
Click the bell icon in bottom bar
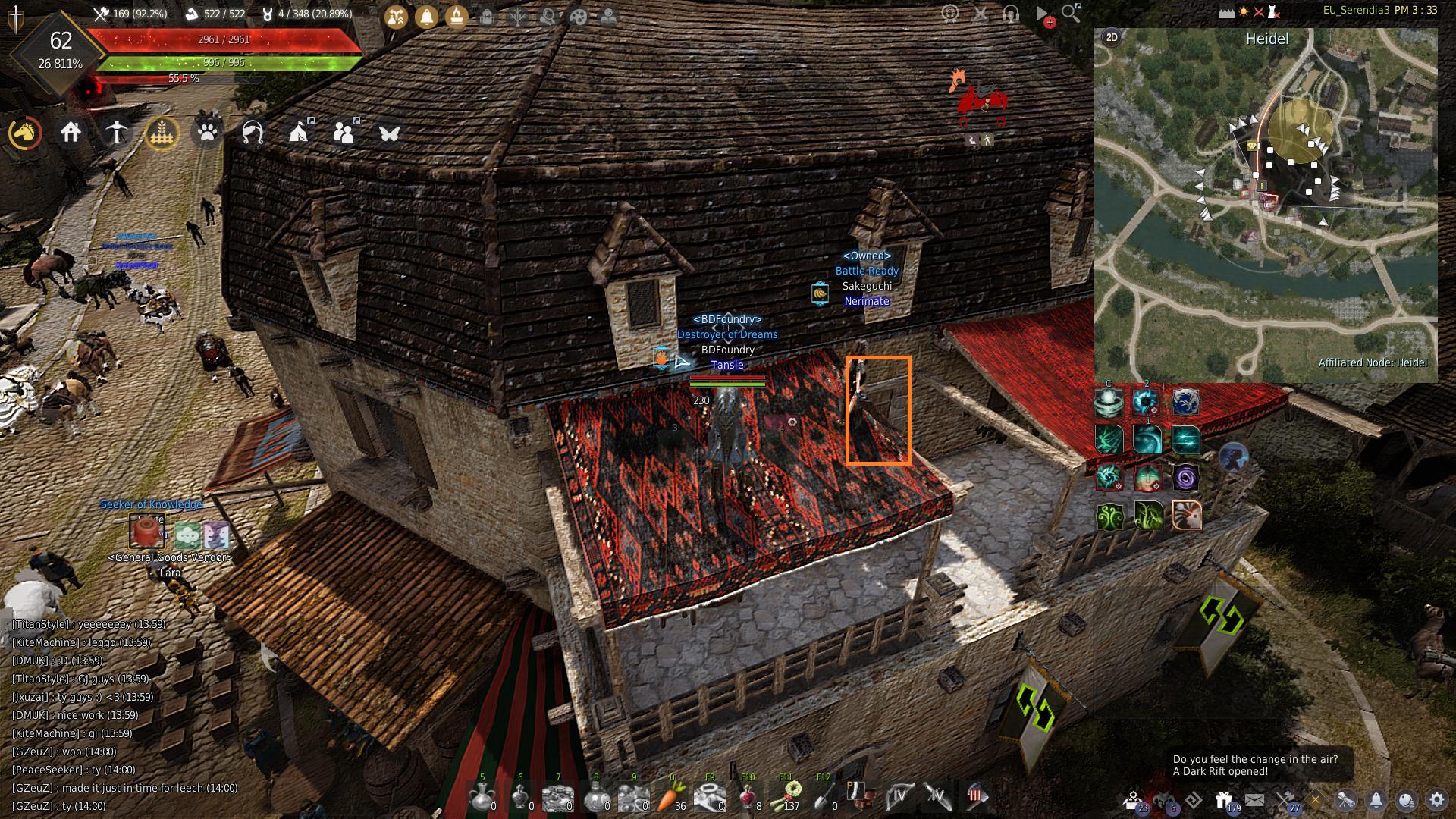point(1376,800)
